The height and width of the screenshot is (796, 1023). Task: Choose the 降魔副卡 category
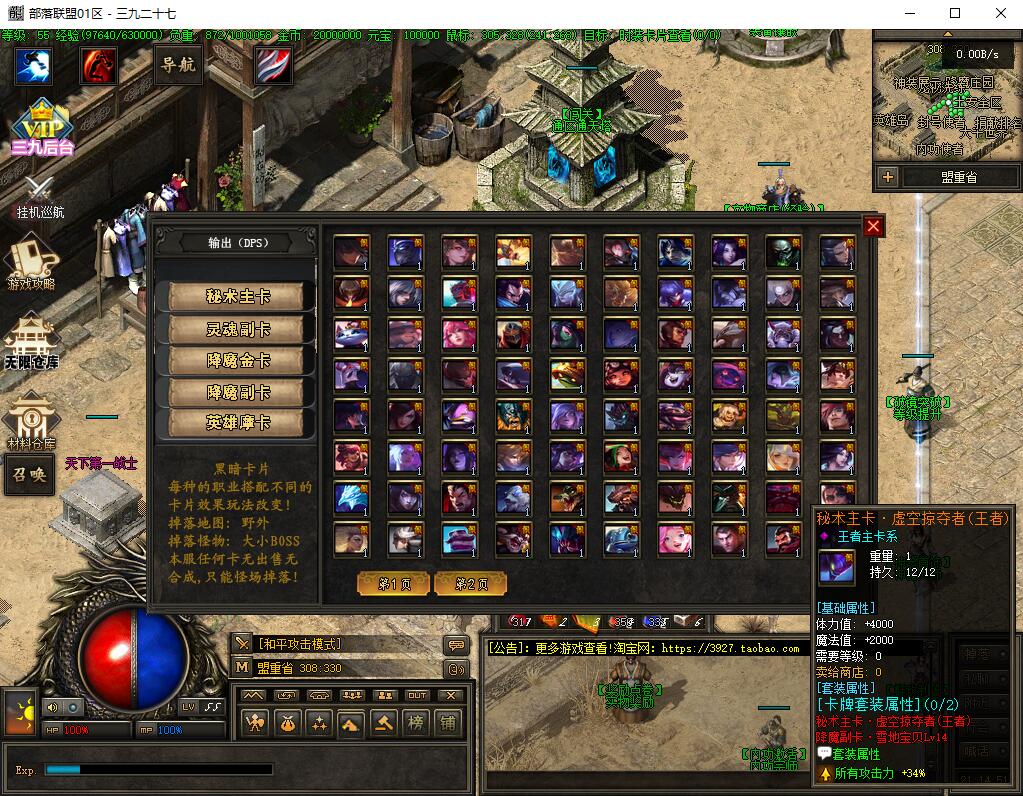pyautogui.click(x=238, y=392)
